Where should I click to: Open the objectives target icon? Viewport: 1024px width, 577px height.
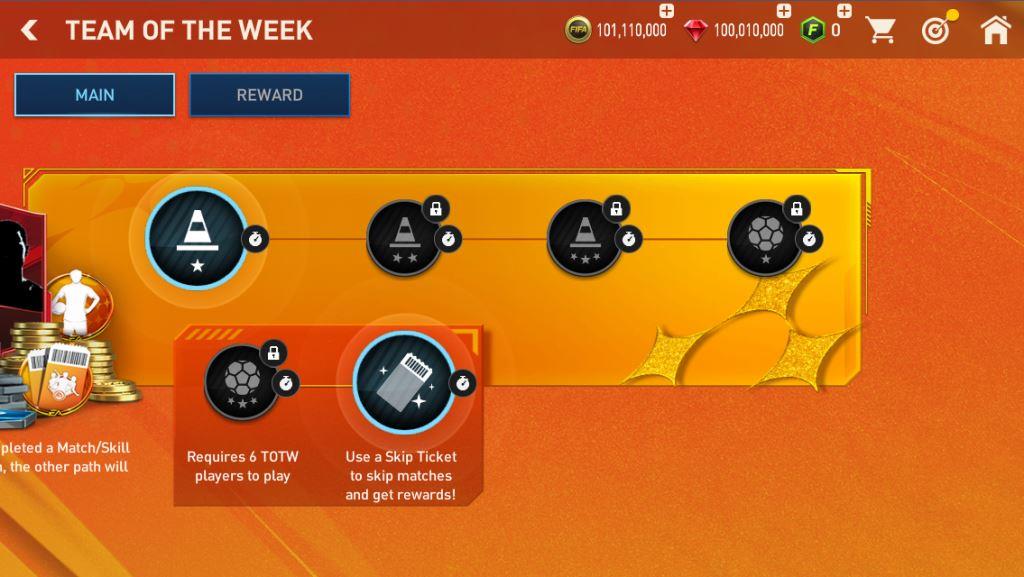click(x=937, y=31)
